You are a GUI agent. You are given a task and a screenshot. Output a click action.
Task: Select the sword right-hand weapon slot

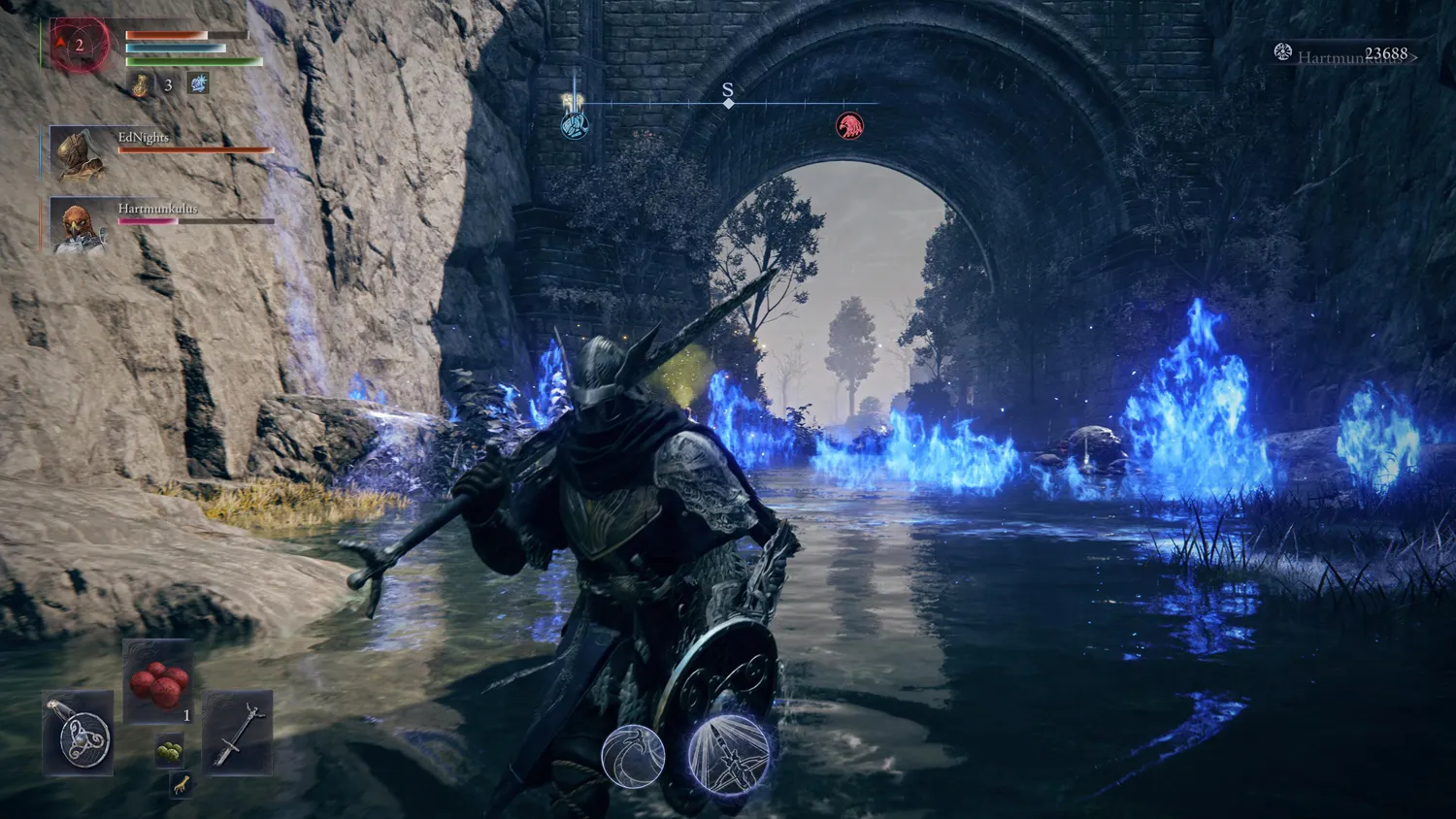[237, 733]
